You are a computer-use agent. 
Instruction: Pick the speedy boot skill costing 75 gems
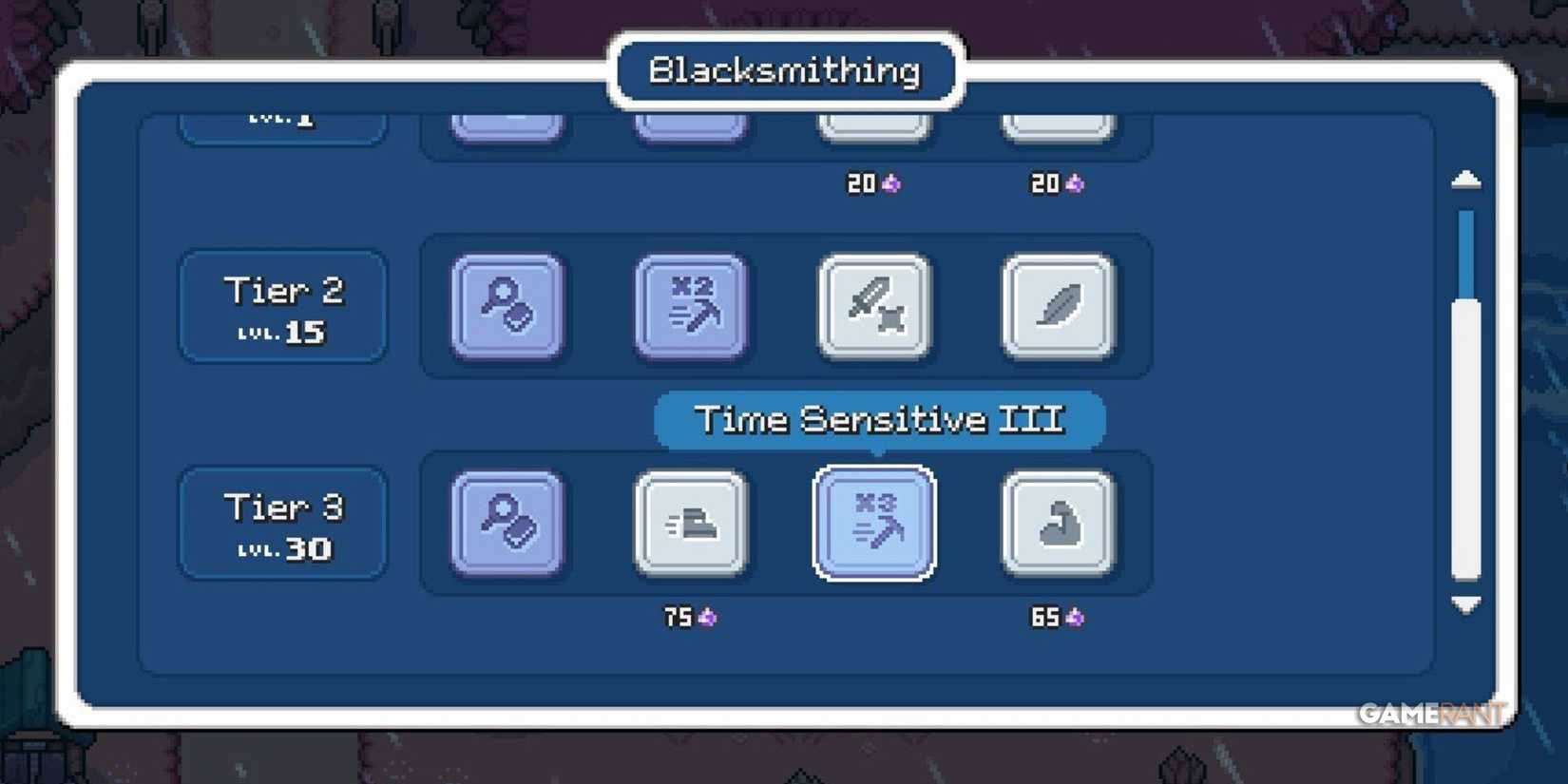[x=690, y=522]
